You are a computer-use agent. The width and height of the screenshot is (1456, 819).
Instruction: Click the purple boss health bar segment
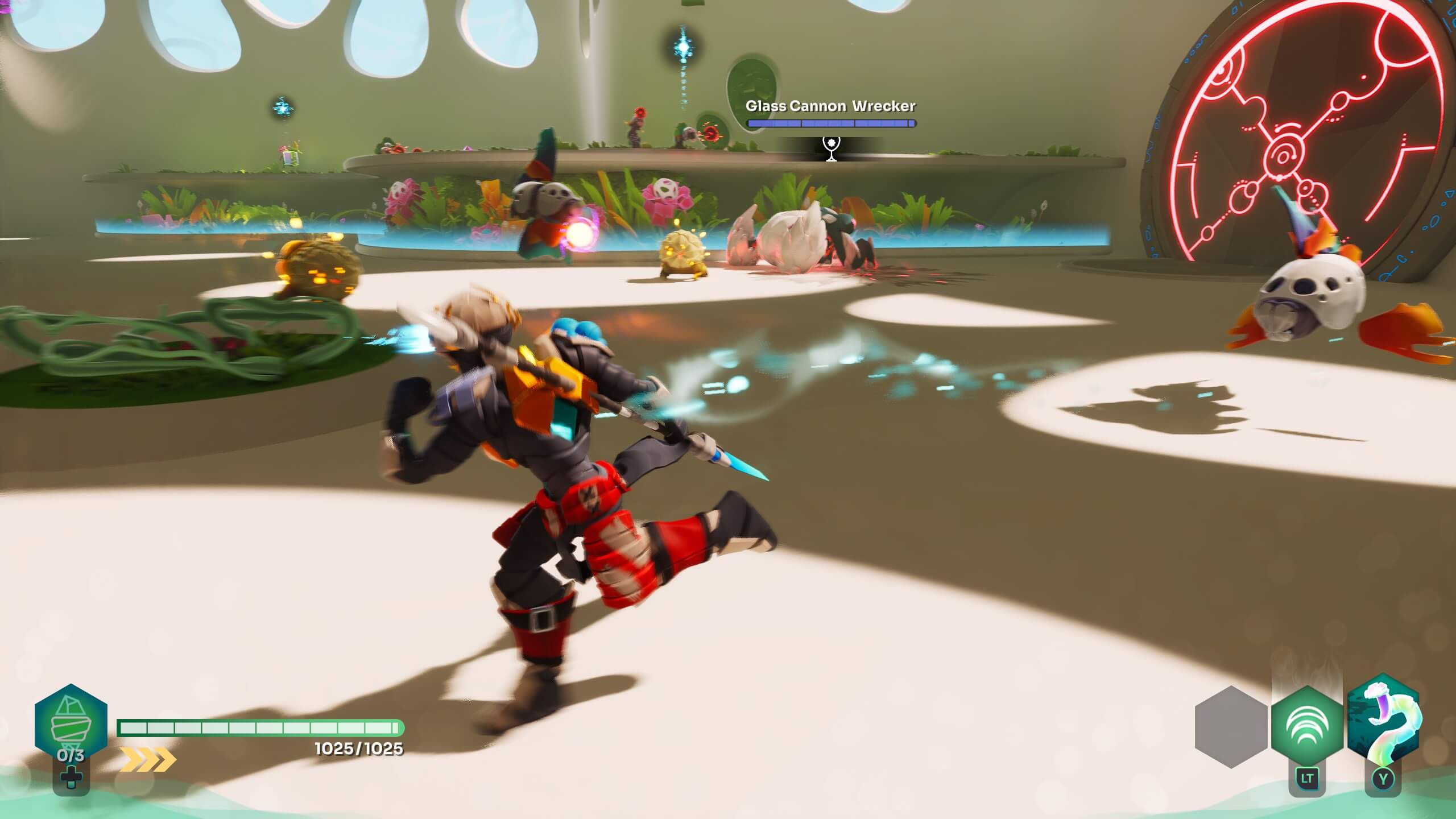click(832, 123)
